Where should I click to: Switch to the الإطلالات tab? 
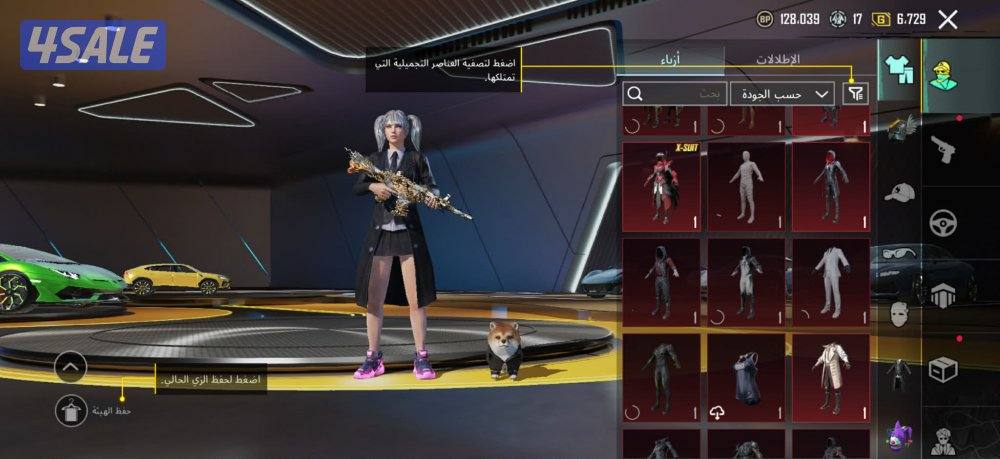point(777,60)
